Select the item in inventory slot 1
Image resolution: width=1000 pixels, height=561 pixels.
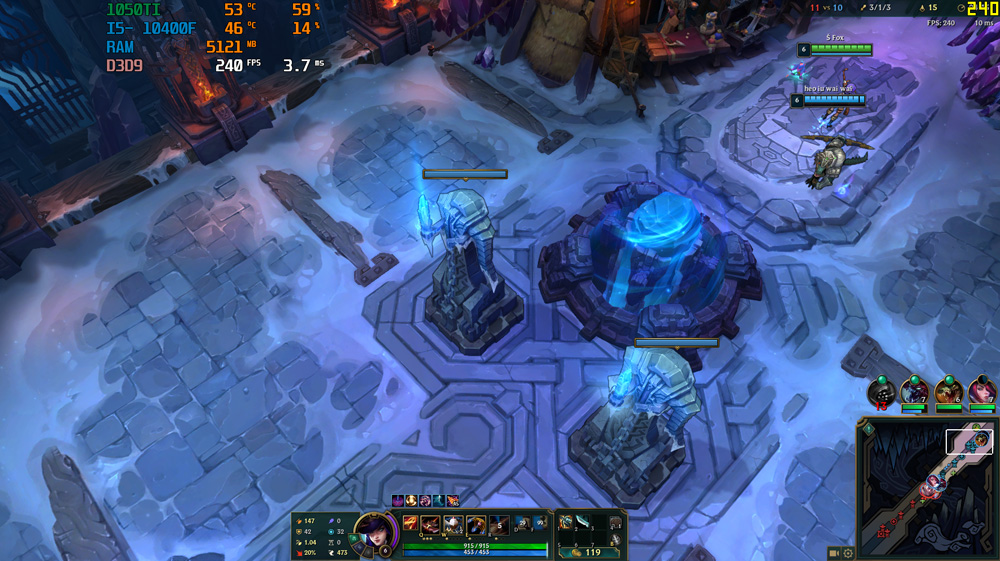point(566,520)
